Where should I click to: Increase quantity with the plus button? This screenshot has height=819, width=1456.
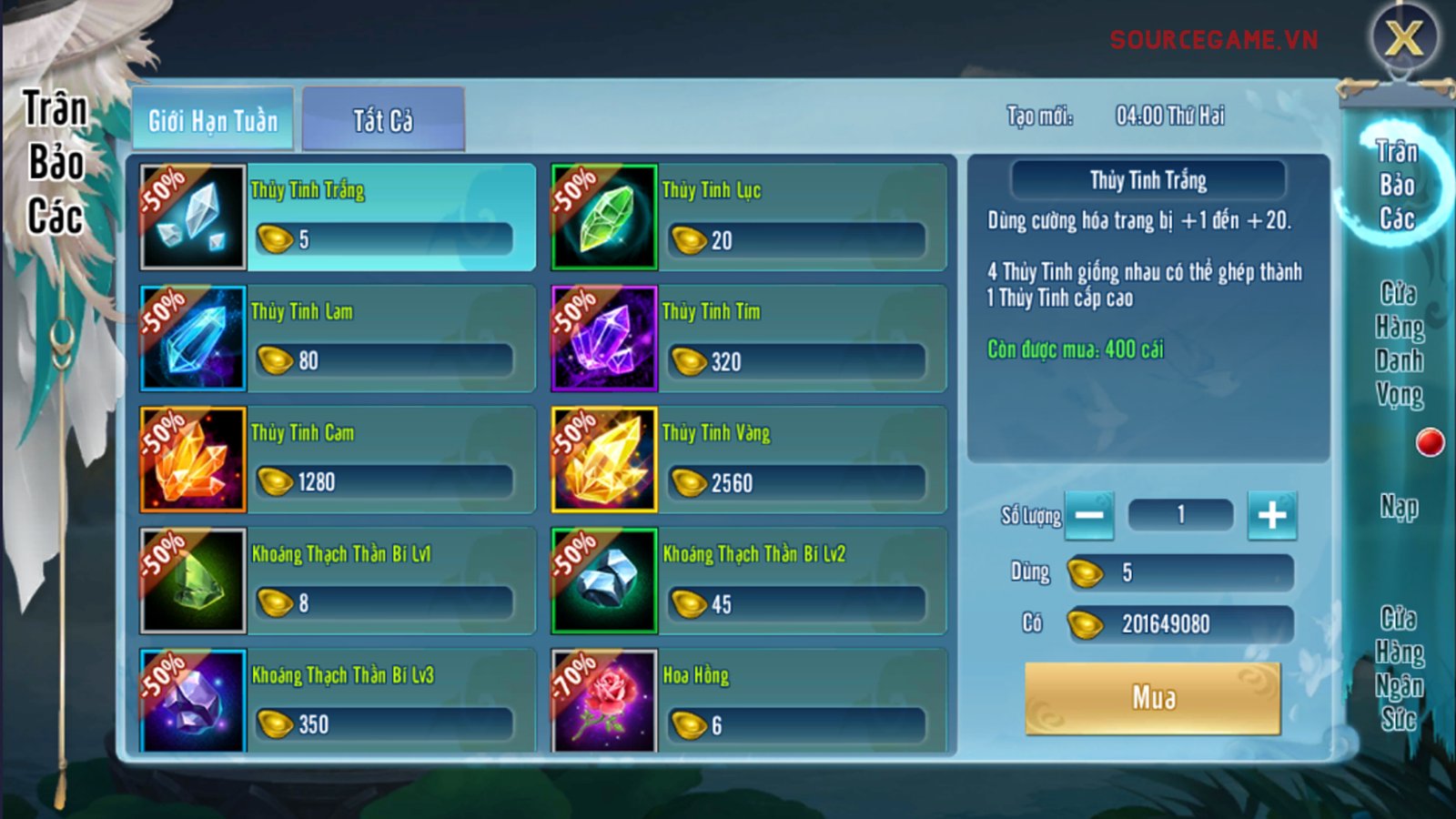[1271, 515]
